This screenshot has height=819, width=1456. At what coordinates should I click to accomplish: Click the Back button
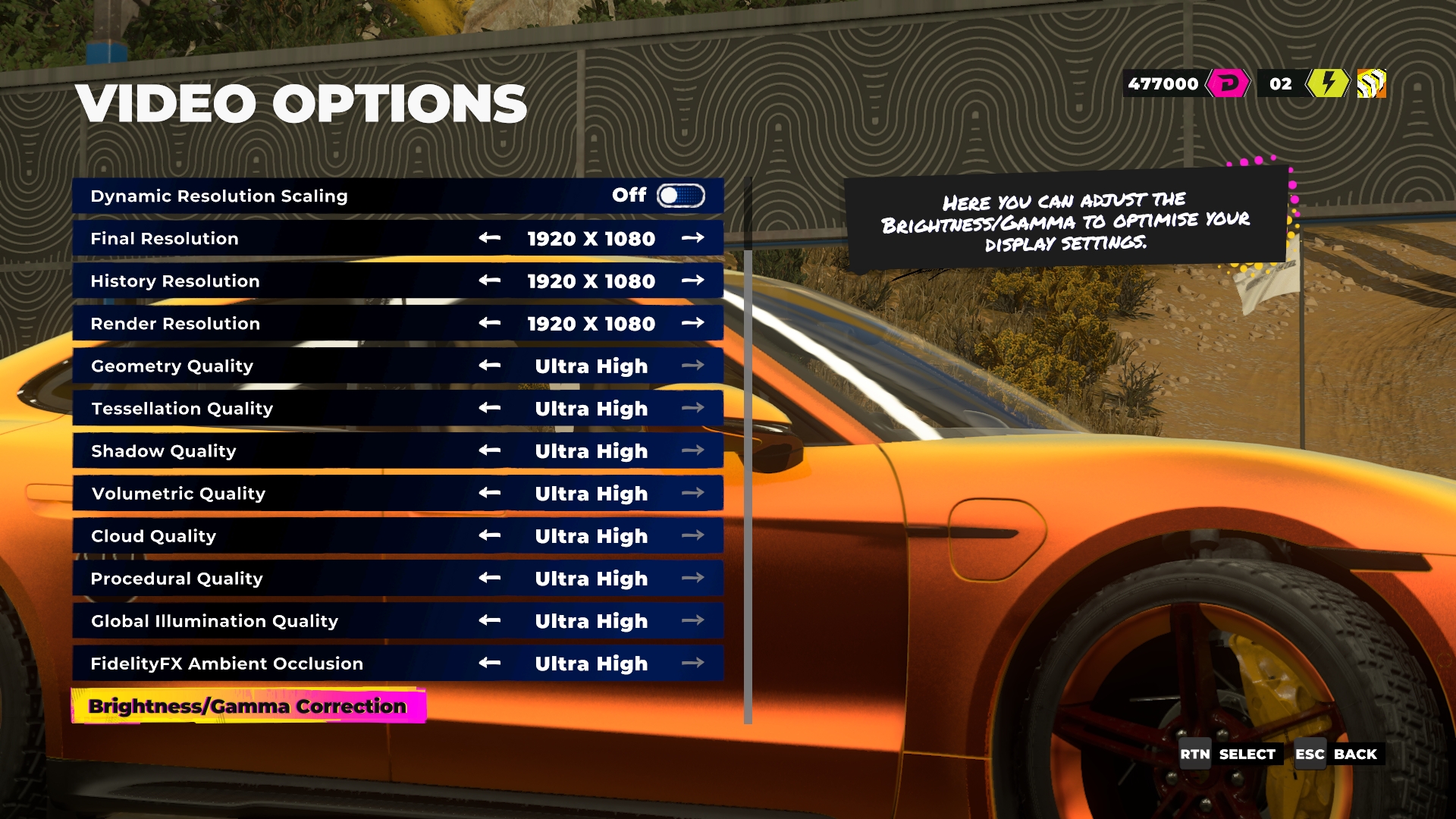pyautogui.click(x=1338, y=754)
